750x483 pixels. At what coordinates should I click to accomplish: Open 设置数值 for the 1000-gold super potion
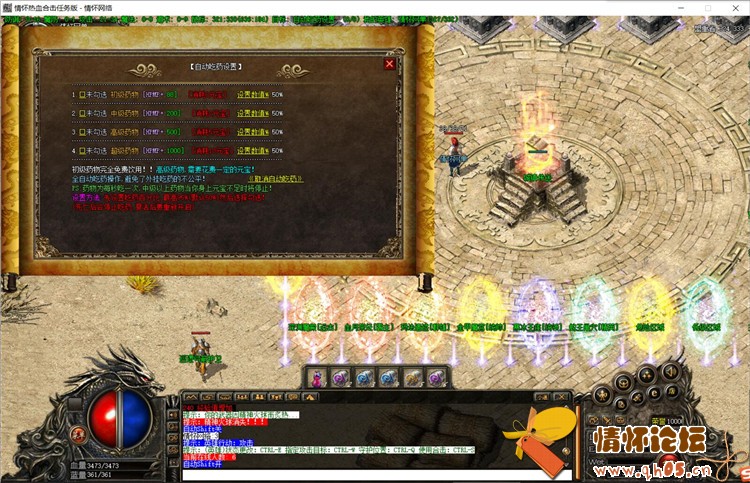pos(252,149)
